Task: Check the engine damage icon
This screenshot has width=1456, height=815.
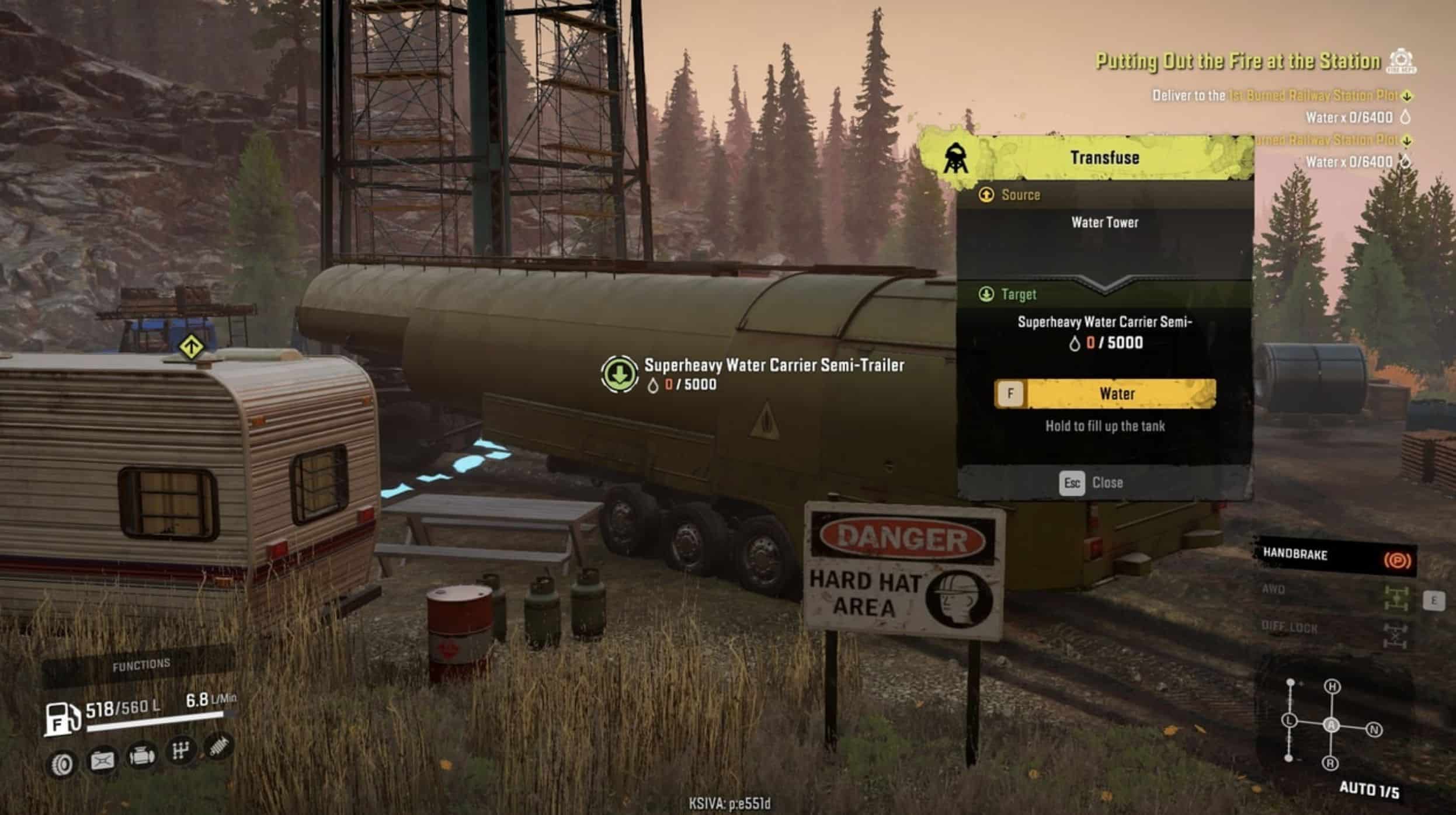Action: pos(142,757)
